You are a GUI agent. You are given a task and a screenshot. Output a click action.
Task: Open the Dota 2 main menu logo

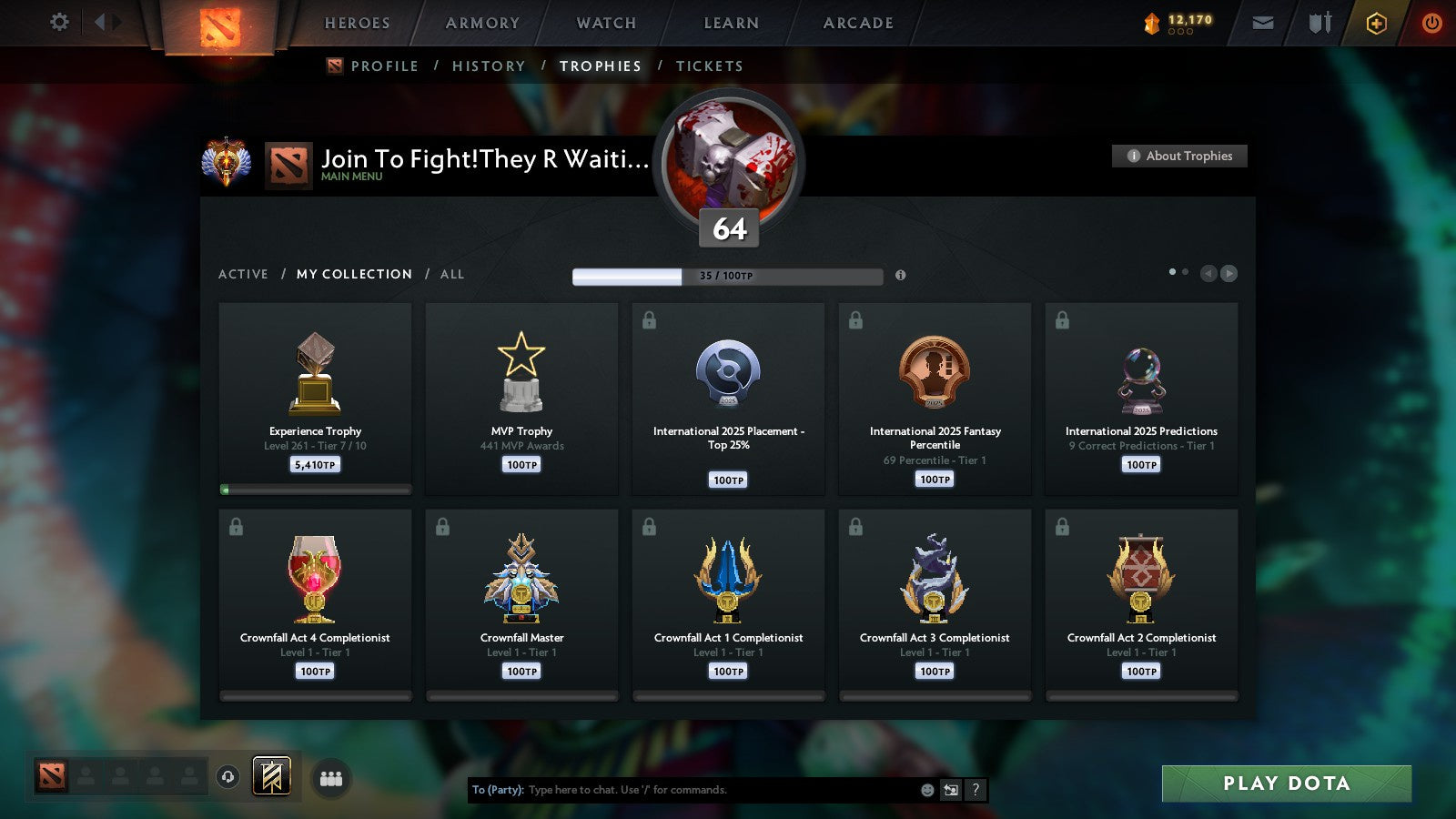(221, 25)
